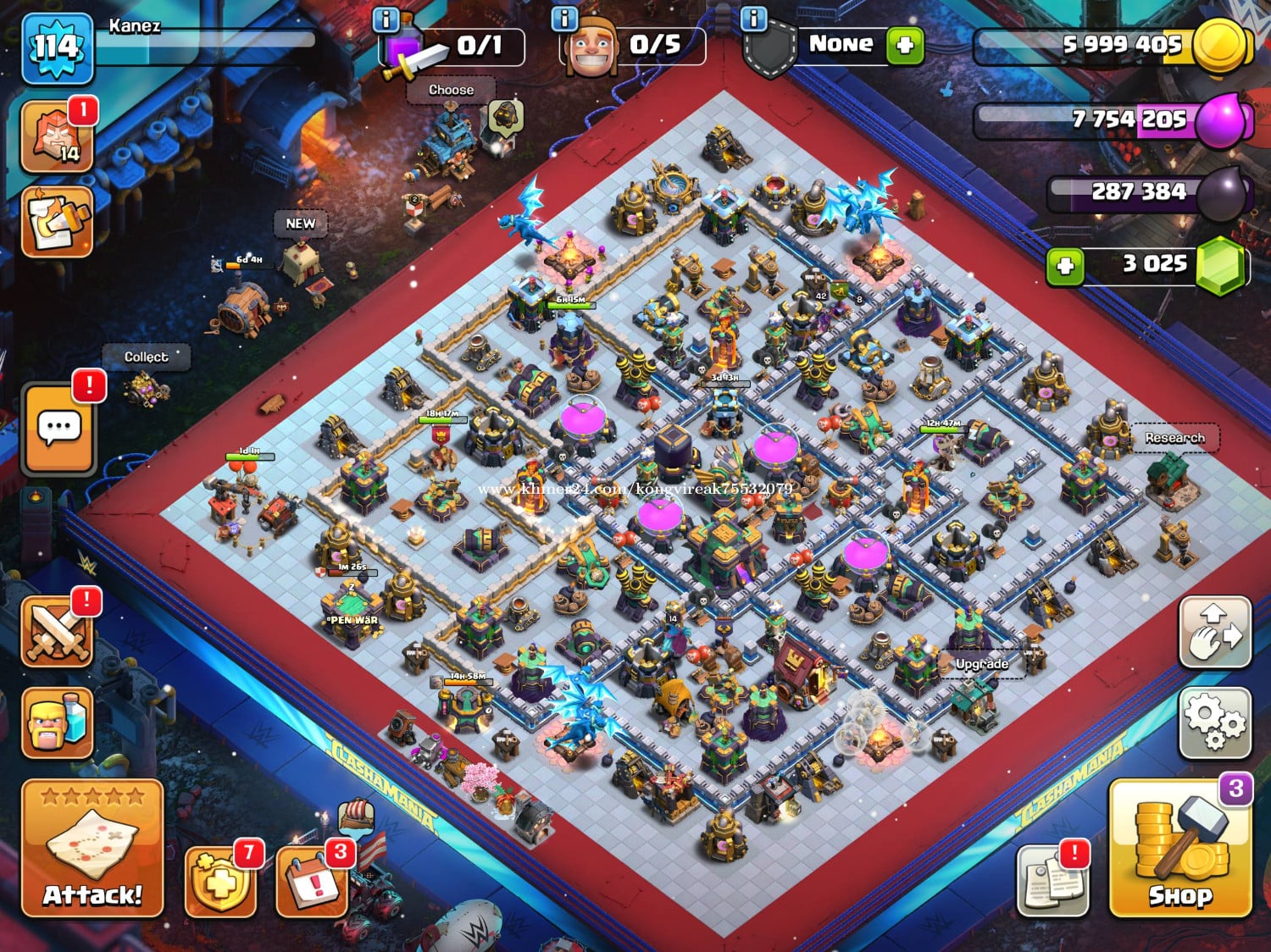1271x952 pixels.
Task: Tap the Upgrade label bubble
Action: [x=982, y=664]
